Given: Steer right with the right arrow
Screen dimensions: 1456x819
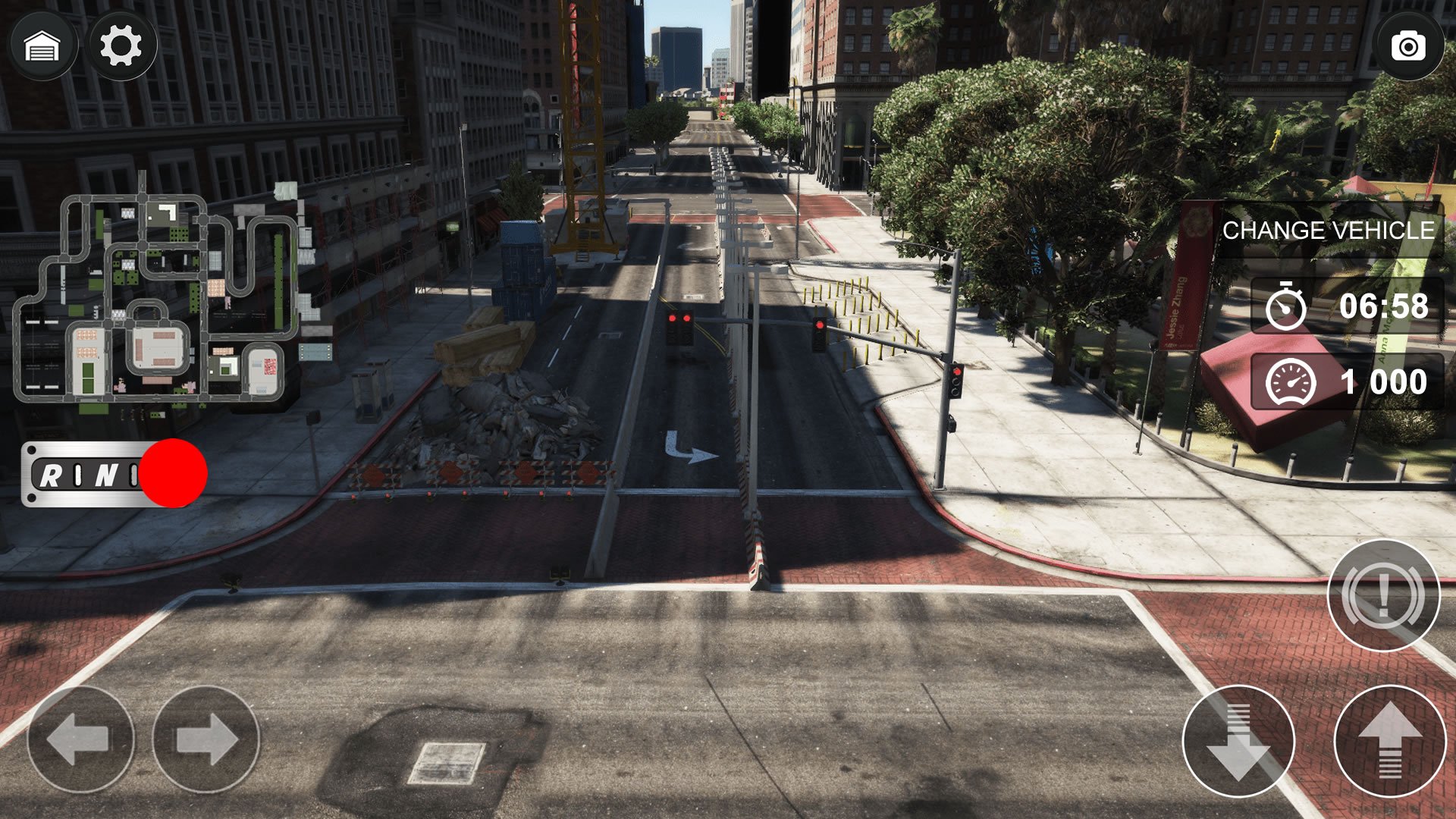Looking at the screenshot, I should click(x=206, y=739).
